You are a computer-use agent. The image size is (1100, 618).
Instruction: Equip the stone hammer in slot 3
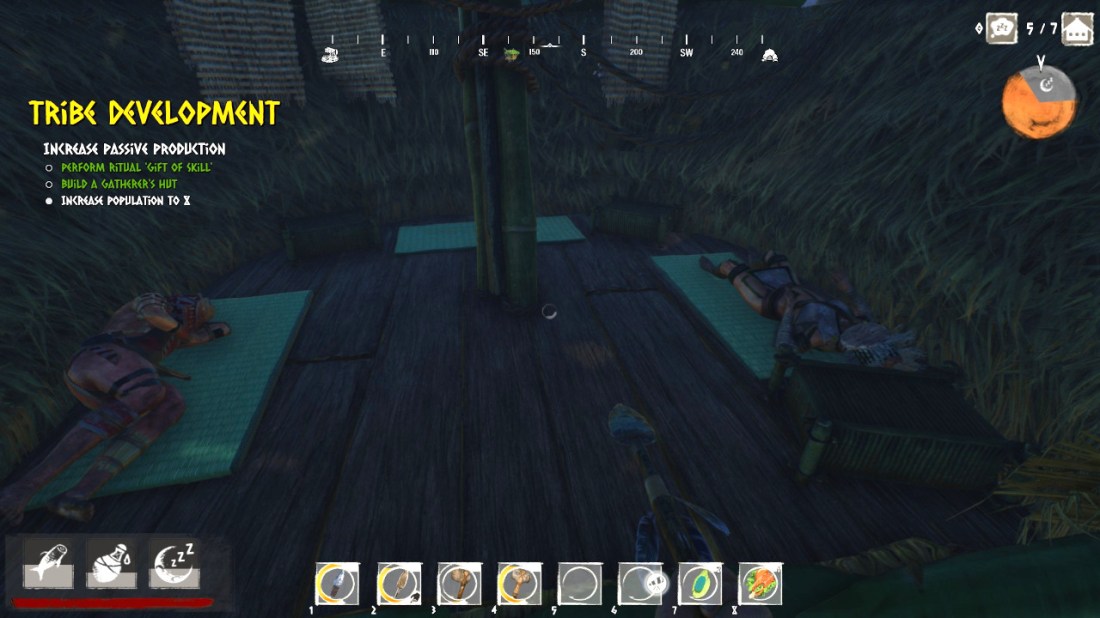pyautogui.click(x=458, y=583)
